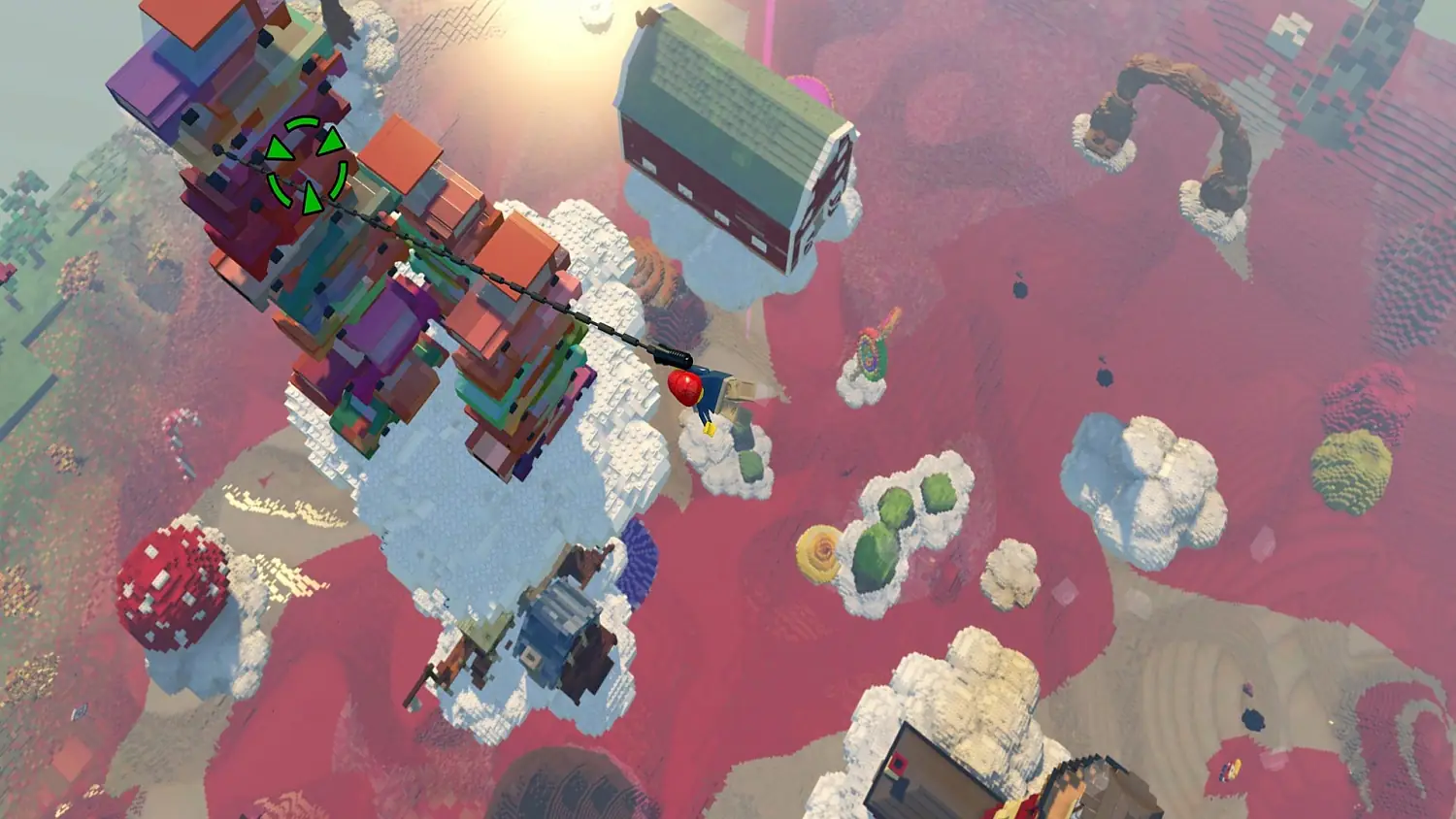Click the upper-left green rotation arrow
1456x819 pixels.
point(280,147)
